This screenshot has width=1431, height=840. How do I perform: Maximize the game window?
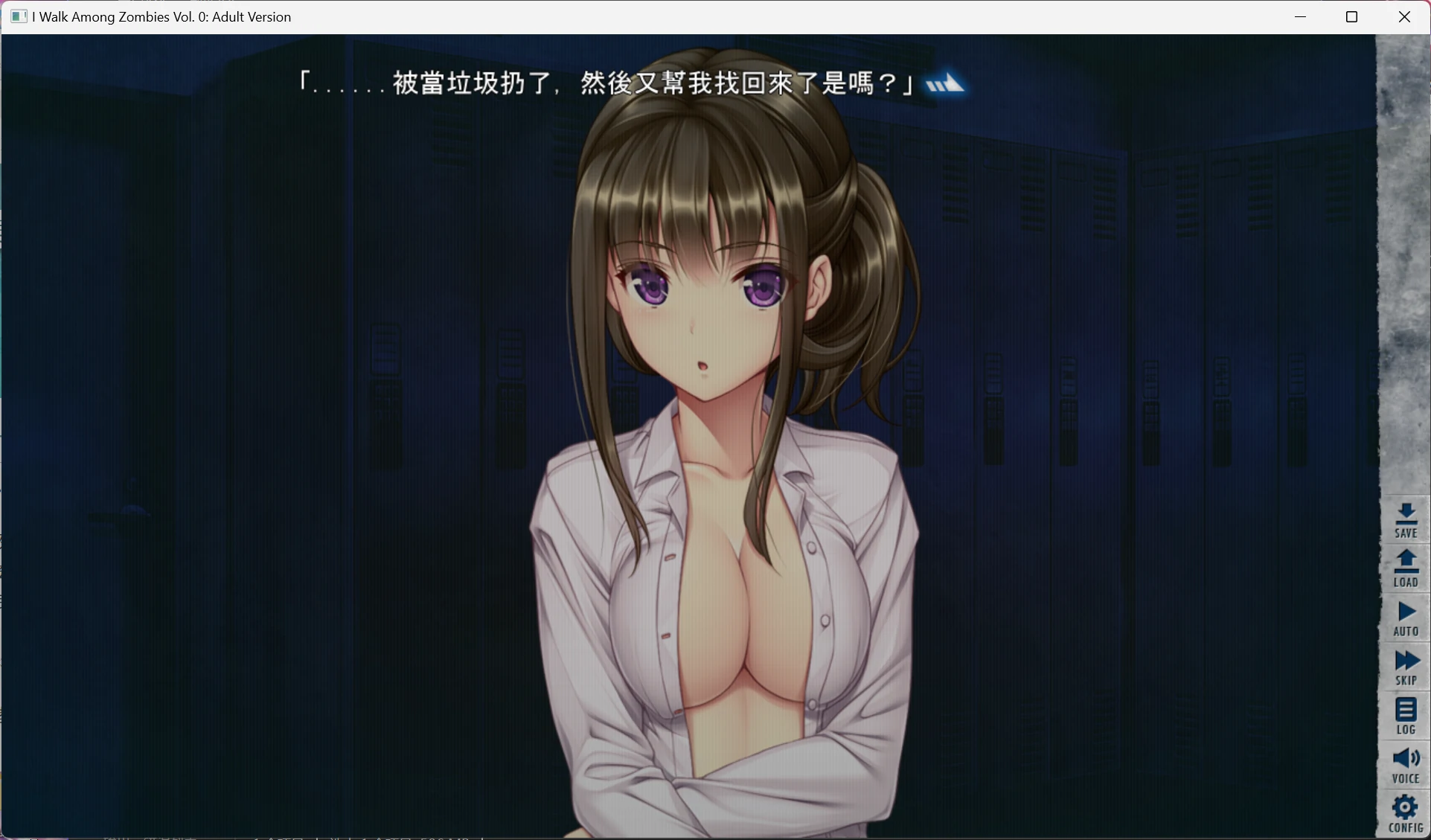point(1353,16)
